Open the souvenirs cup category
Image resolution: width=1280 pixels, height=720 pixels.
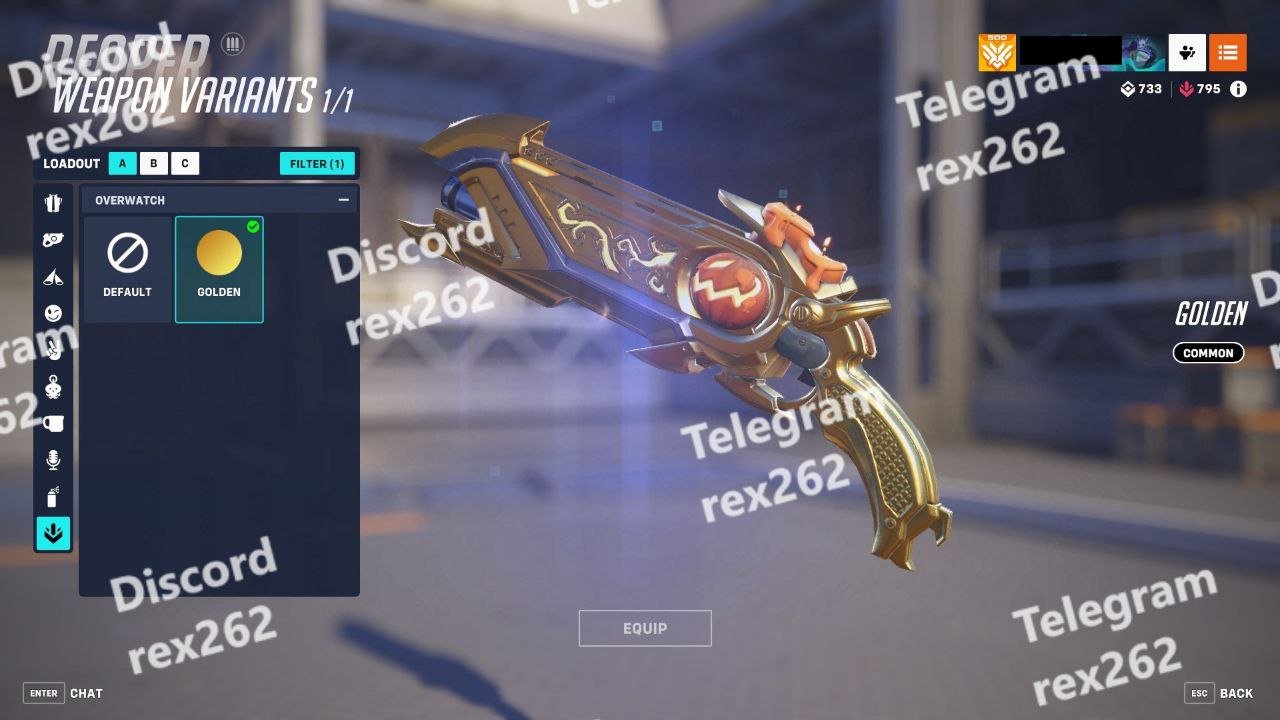(54, 423)
